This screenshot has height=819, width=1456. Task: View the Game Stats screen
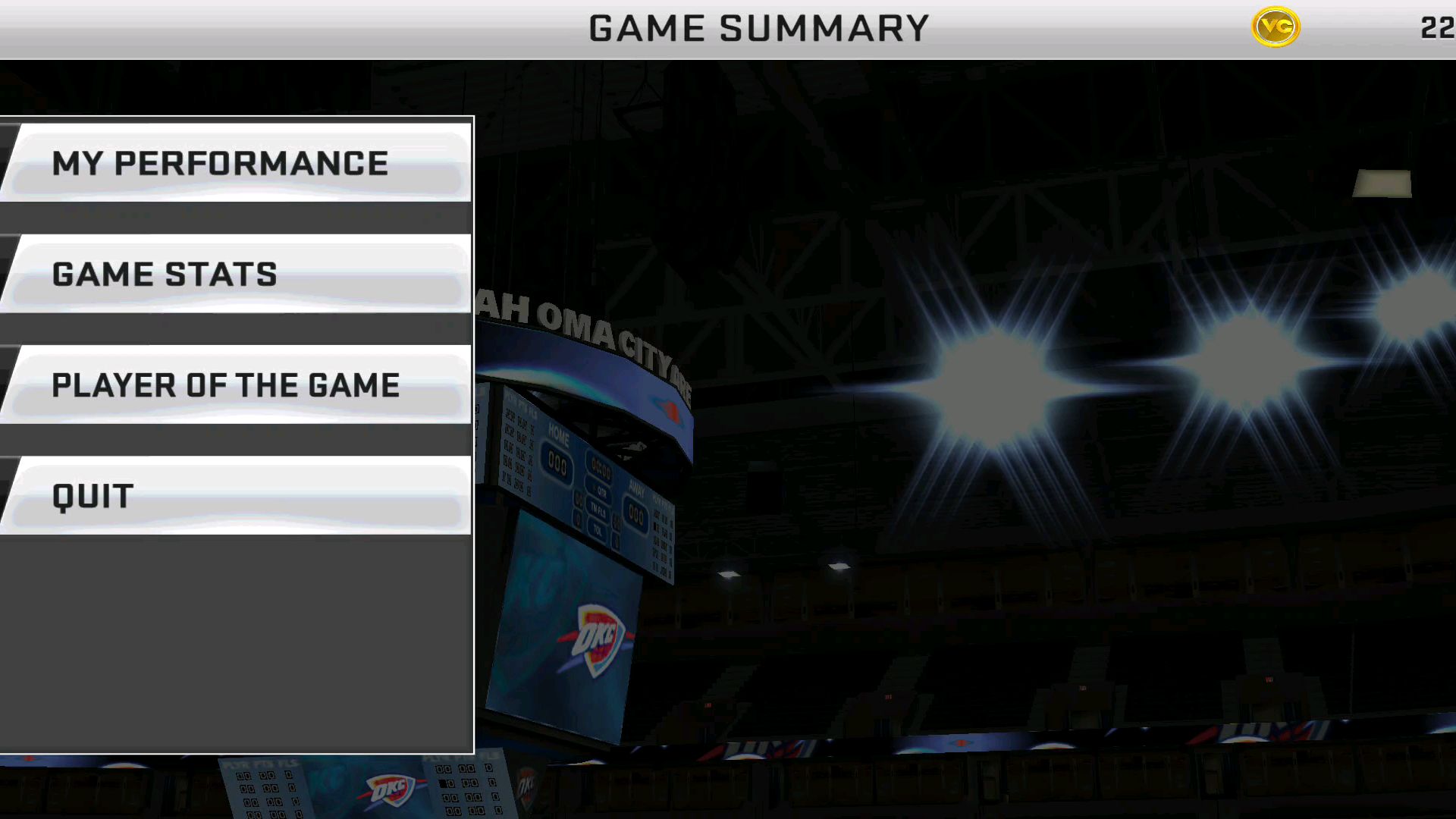click(237, 274)
